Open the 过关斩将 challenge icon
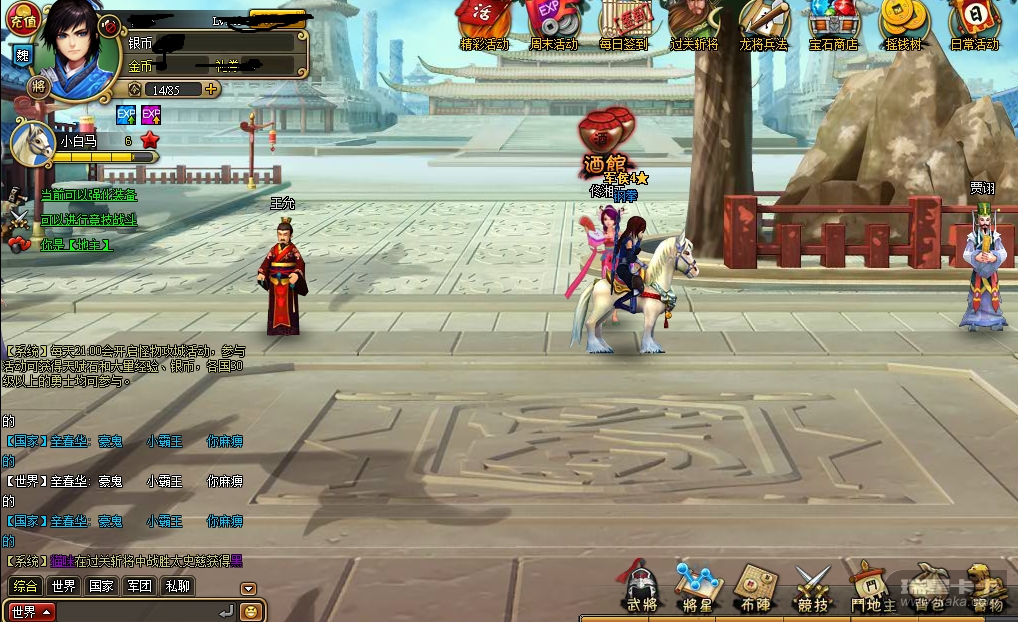 pyautogui.click(x=693, y=24)
